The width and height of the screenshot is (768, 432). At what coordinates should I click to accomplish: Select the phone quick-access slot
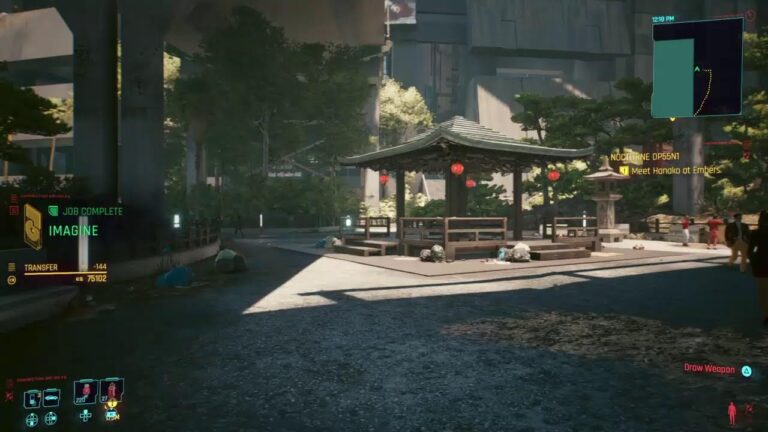[33, 399]
